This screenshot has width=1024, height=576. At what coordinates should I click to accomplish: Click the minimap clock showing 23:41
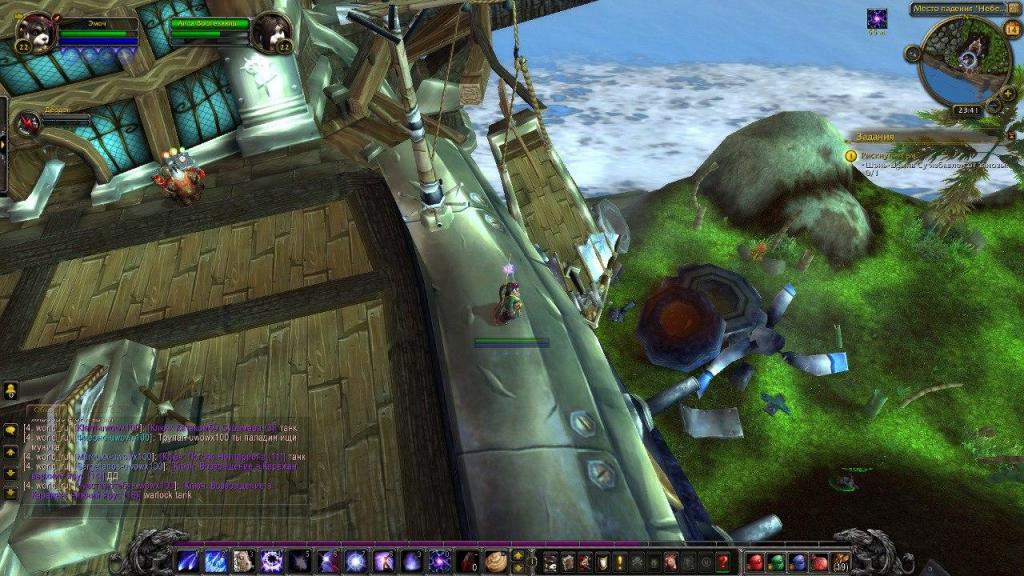tap(967, 110)
